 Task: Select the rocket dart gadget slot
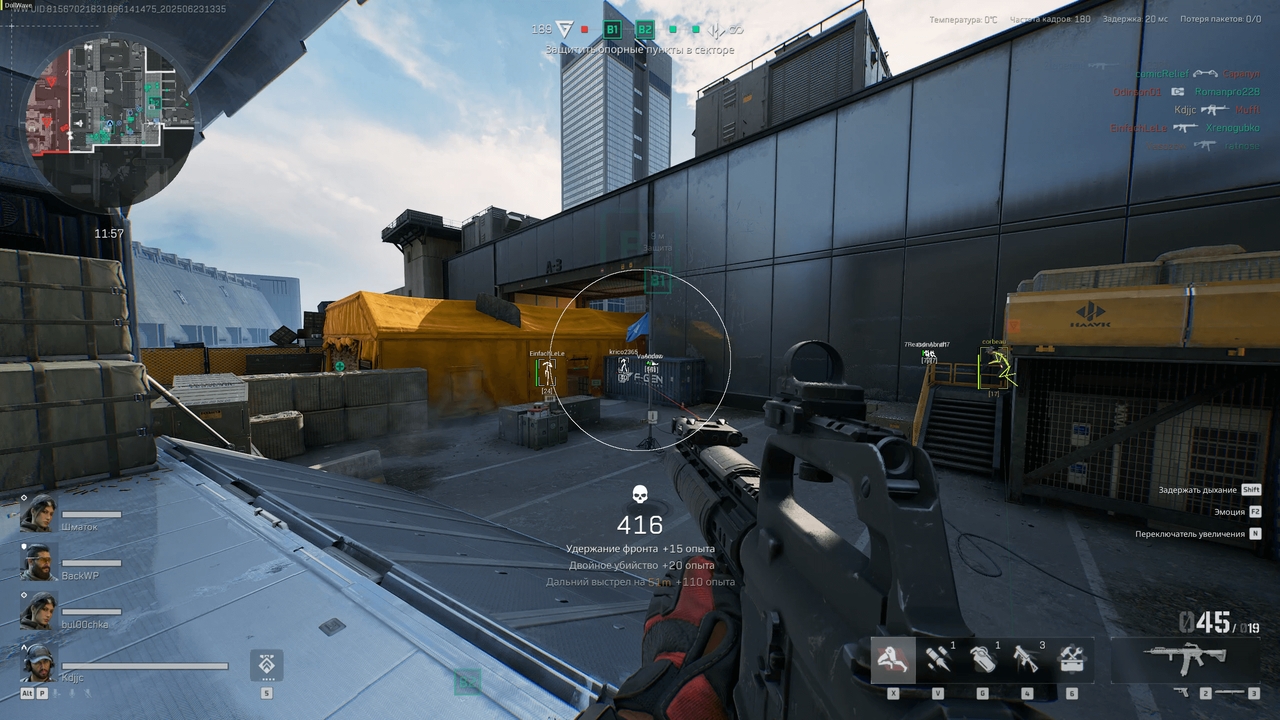tap(939, 660)
